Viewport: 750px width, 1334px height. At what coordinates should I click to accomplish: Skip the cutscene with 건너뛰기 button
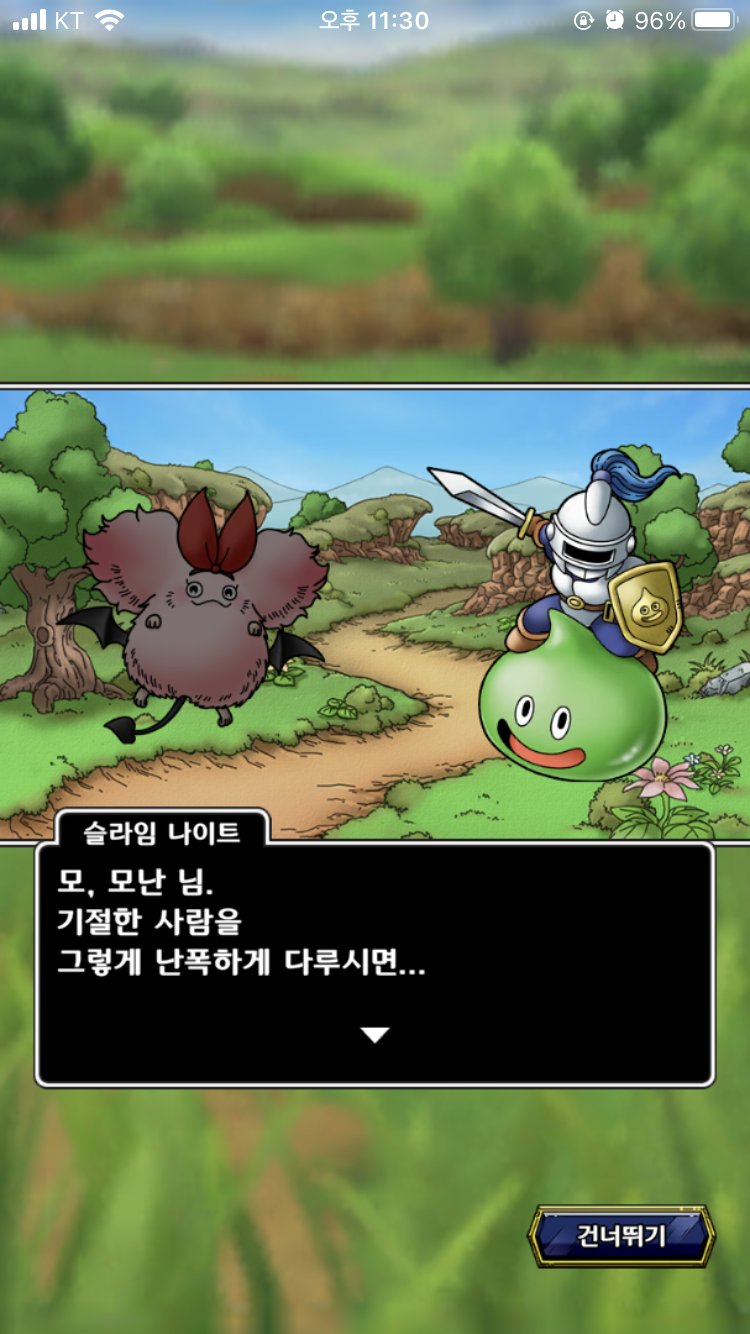tap(621, 1236)
